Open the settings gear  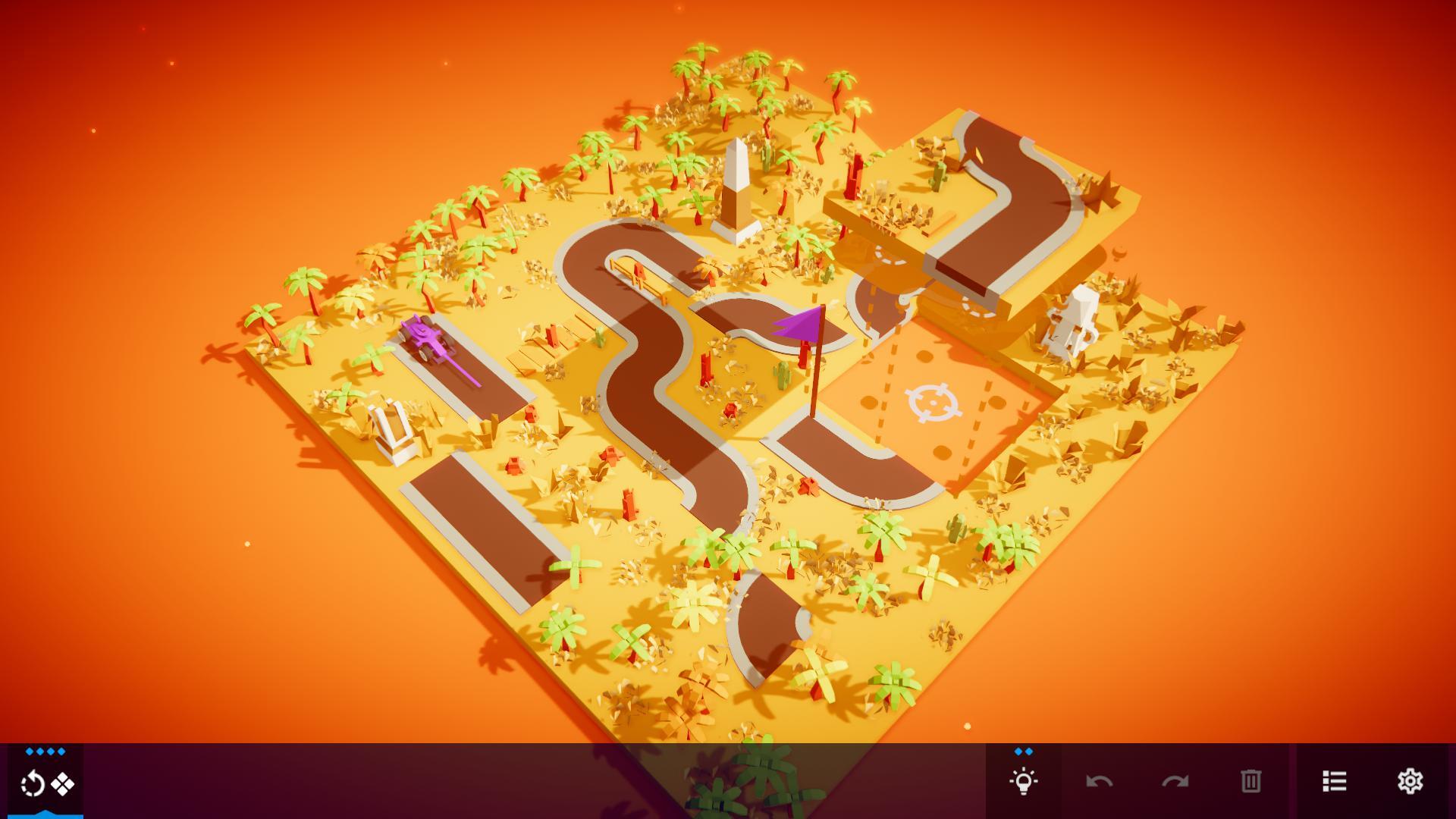1410,779
